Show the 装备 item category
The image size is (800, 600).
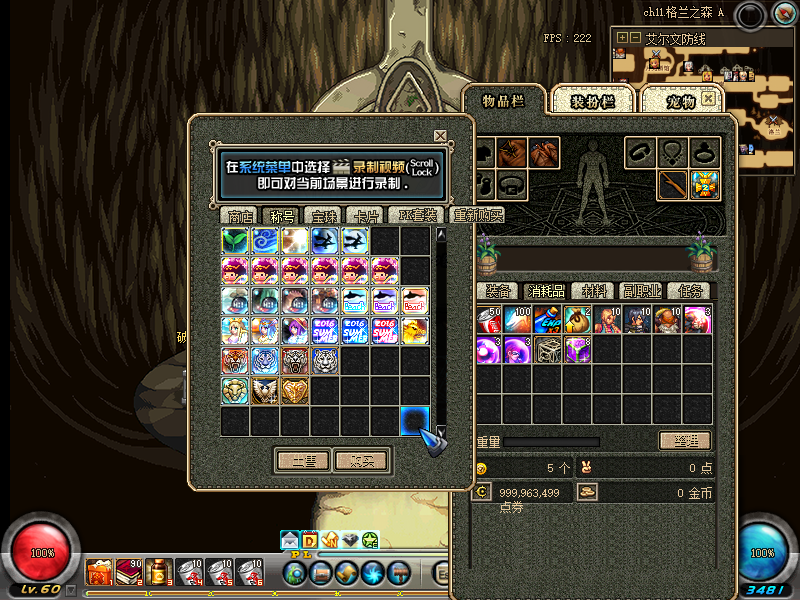[x=498, y=291]
